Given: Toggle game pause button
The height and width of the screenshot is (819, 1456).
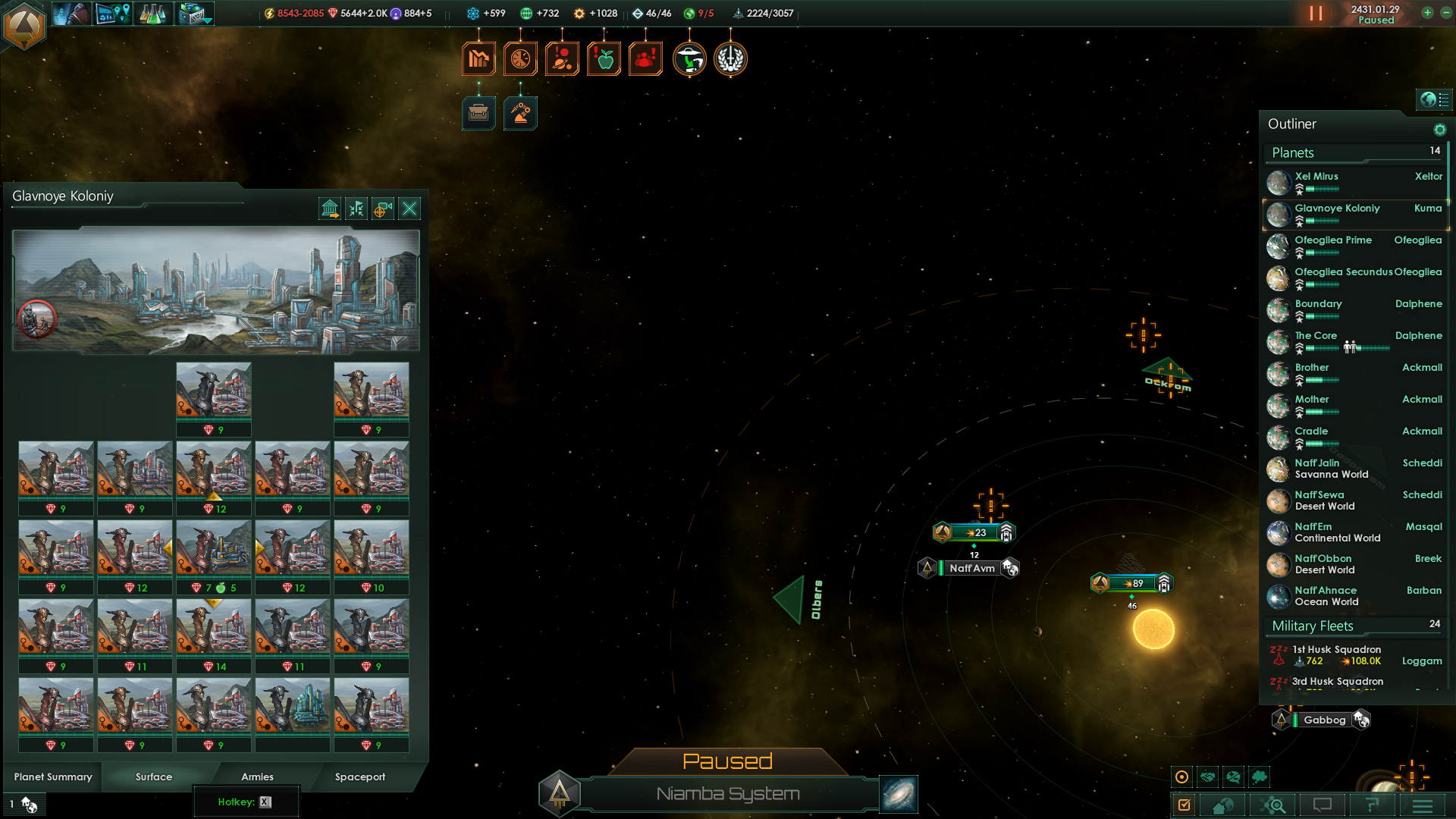Looking at the screenshot, I should pyautogui.click(x=1316, y=14).
